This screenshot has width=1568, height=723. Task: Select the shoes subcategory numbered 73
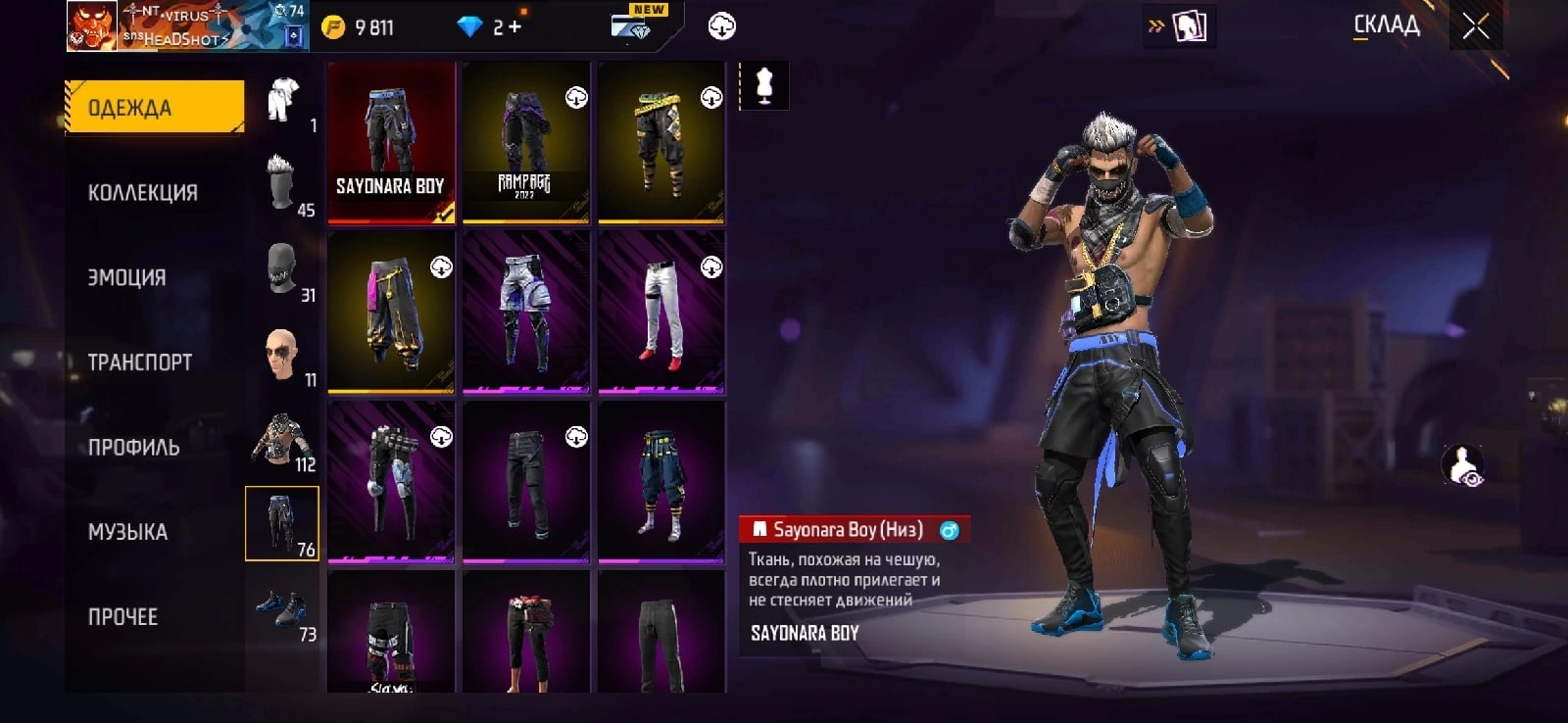(282, 611)
